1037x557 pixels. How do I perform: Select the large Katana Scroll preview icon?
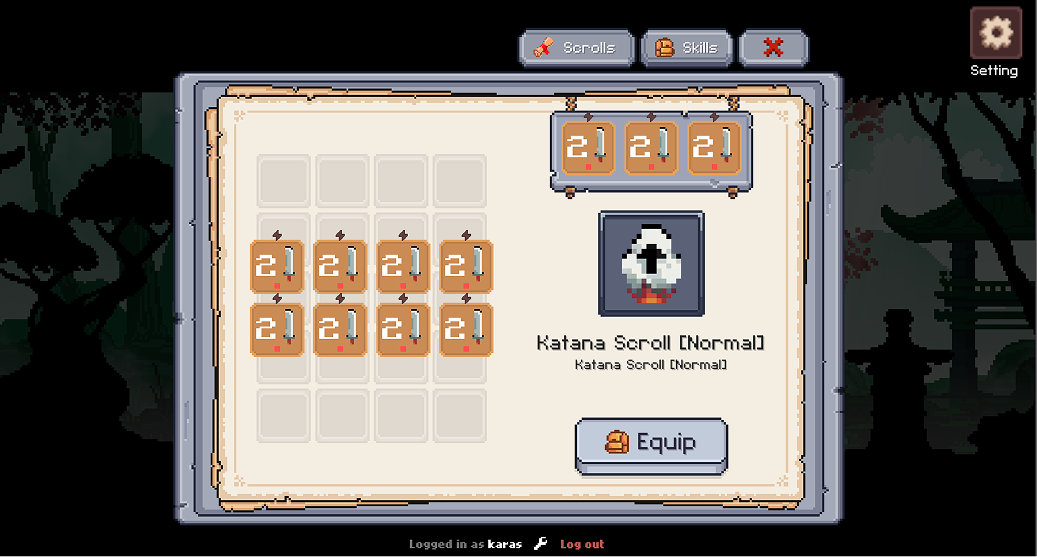pos(651,263)
